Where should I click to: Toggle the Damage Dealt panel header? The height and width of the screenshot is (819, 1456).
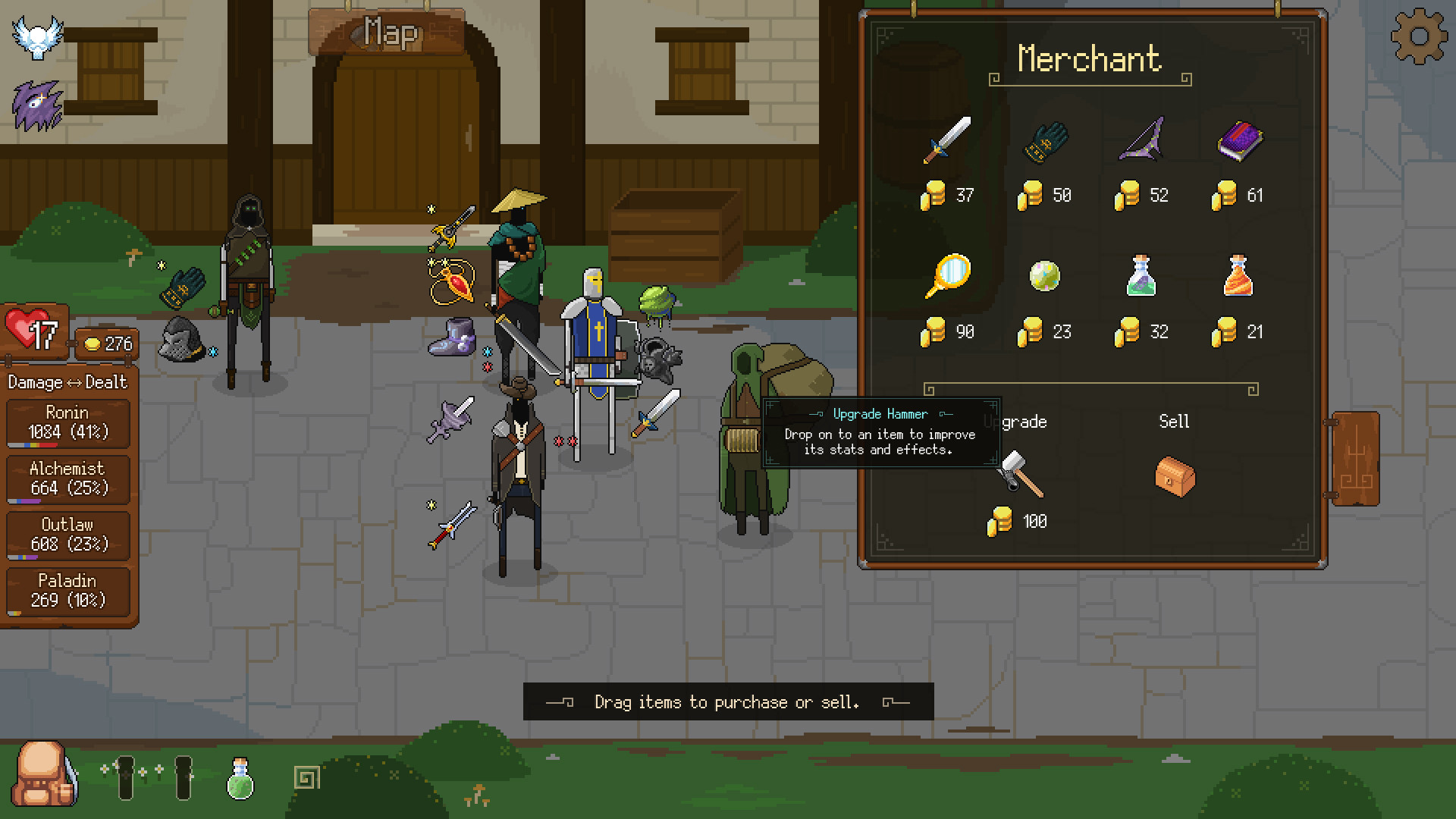67,382
